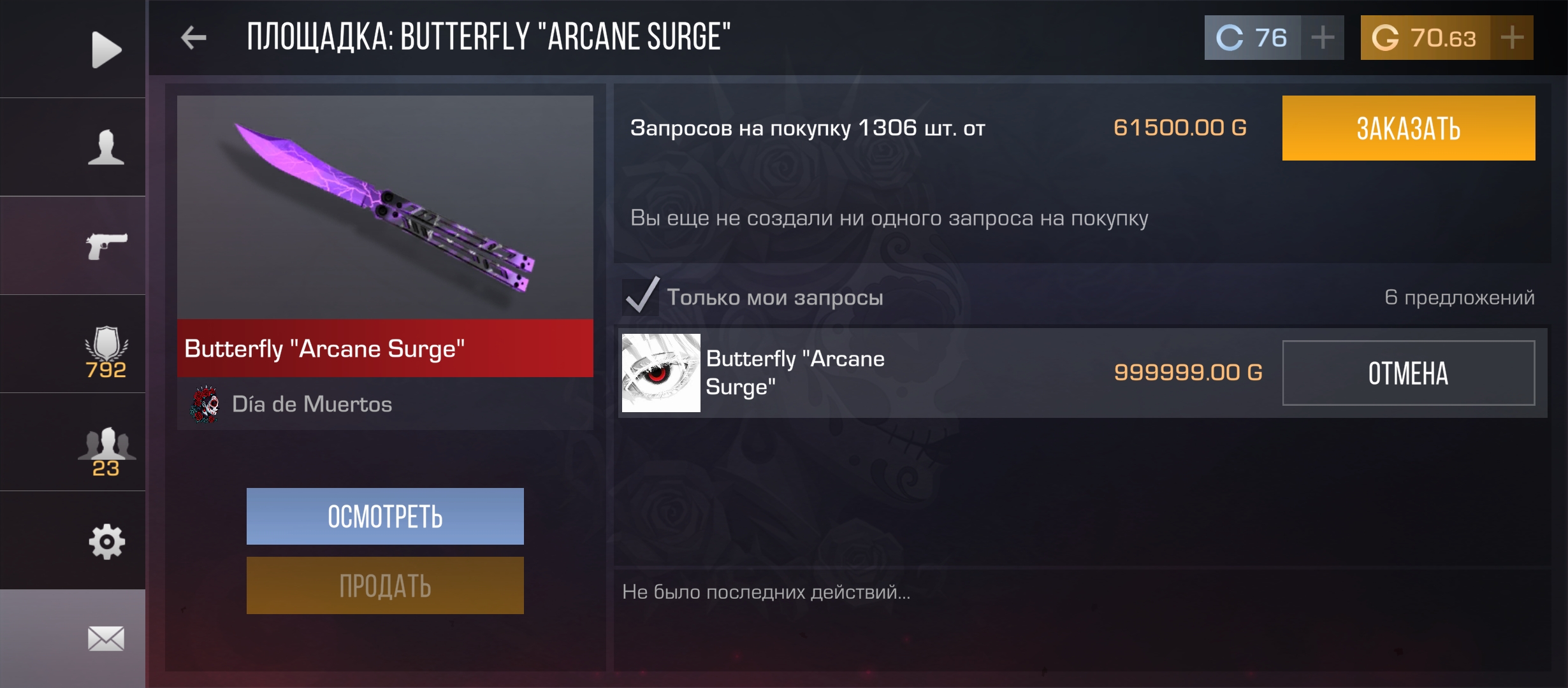The width and height of the screenshot is (1568, 688).
Task: Top up gold with the plus next to 70.63
Action: 1513,37
